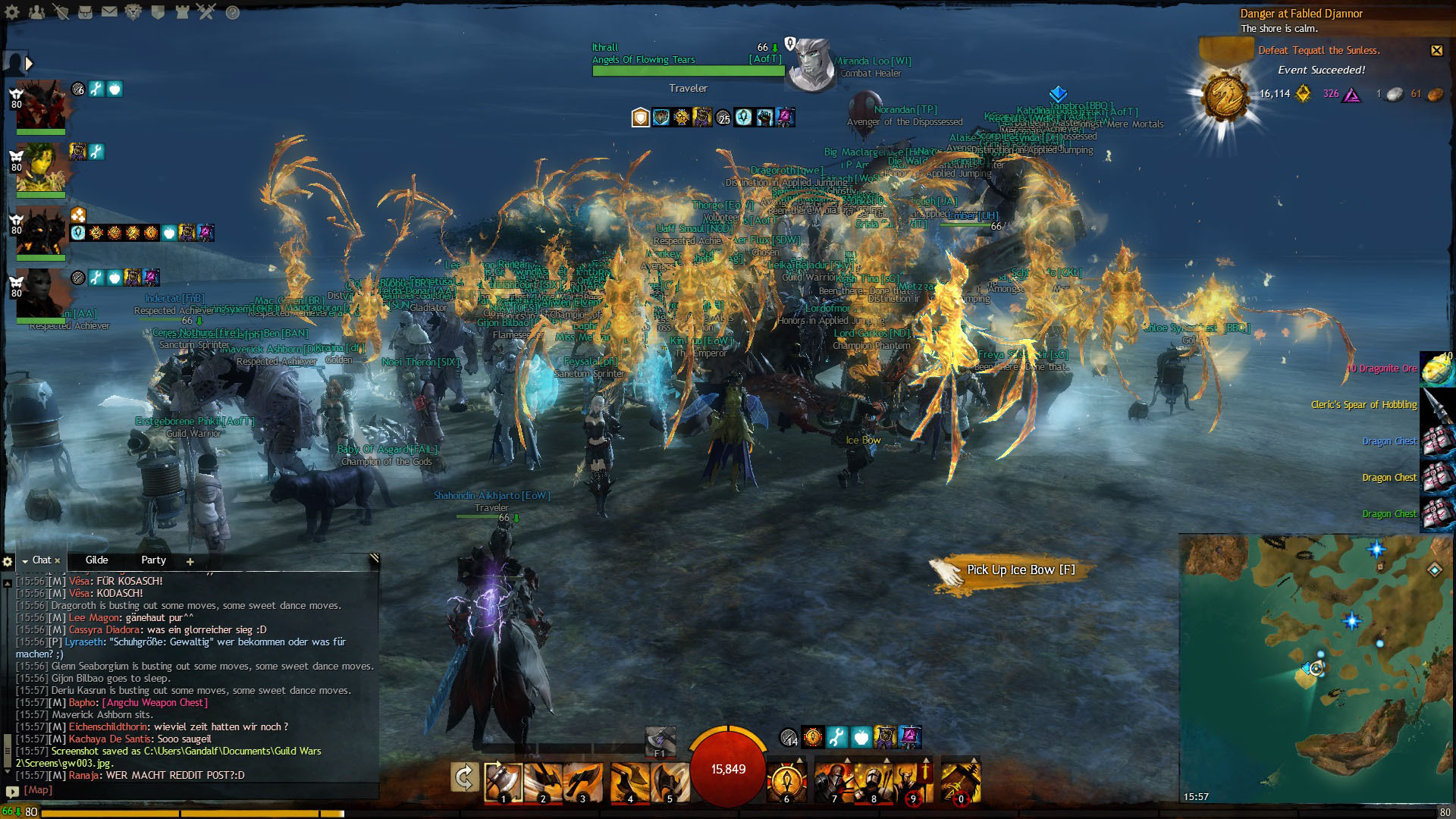Viewport: 1456px width, 819px height.
Task: Click the weapon swap button
Action: point(464,778)
